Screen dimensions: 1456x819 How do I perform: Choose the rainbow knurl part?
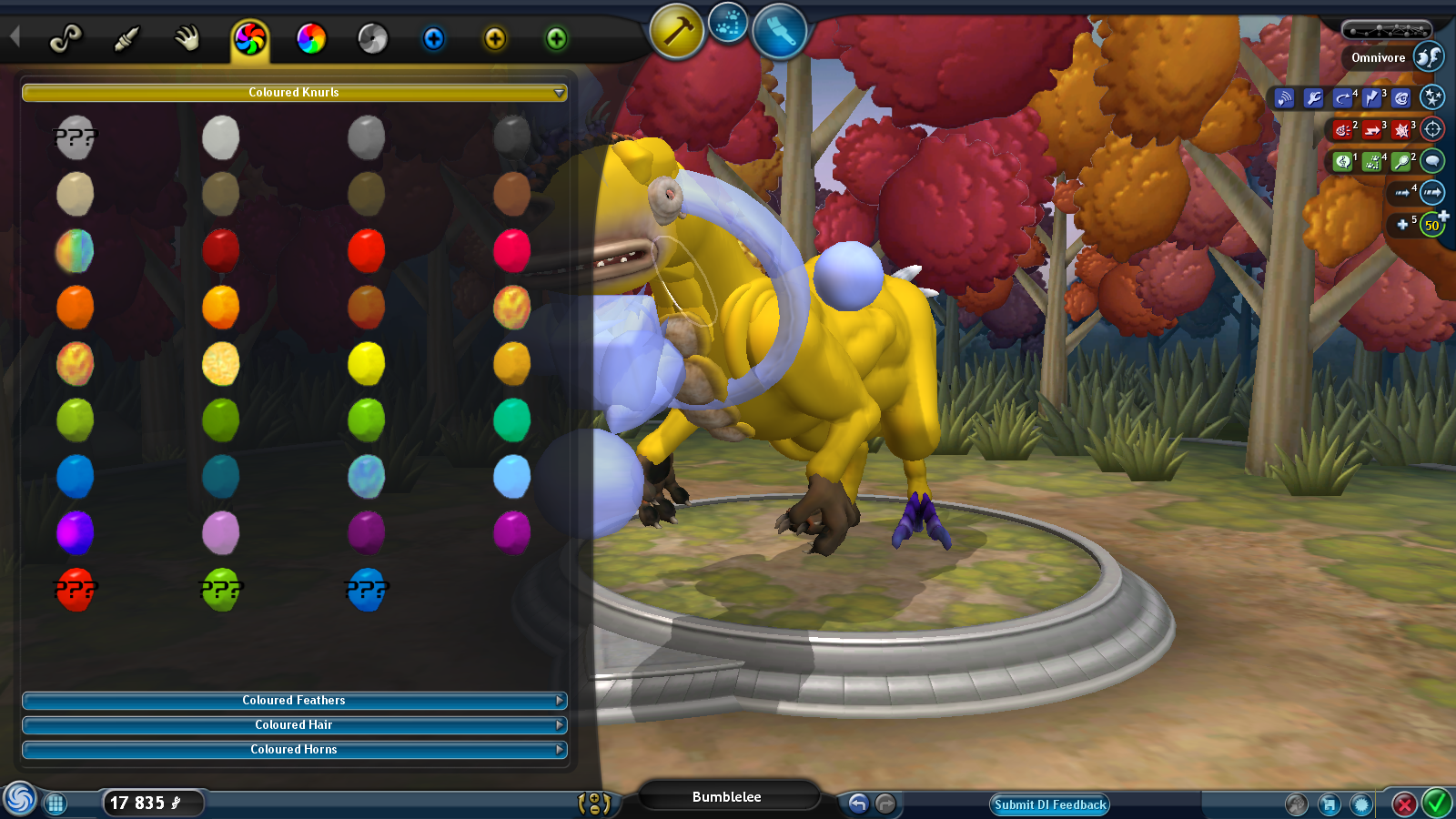75,251
